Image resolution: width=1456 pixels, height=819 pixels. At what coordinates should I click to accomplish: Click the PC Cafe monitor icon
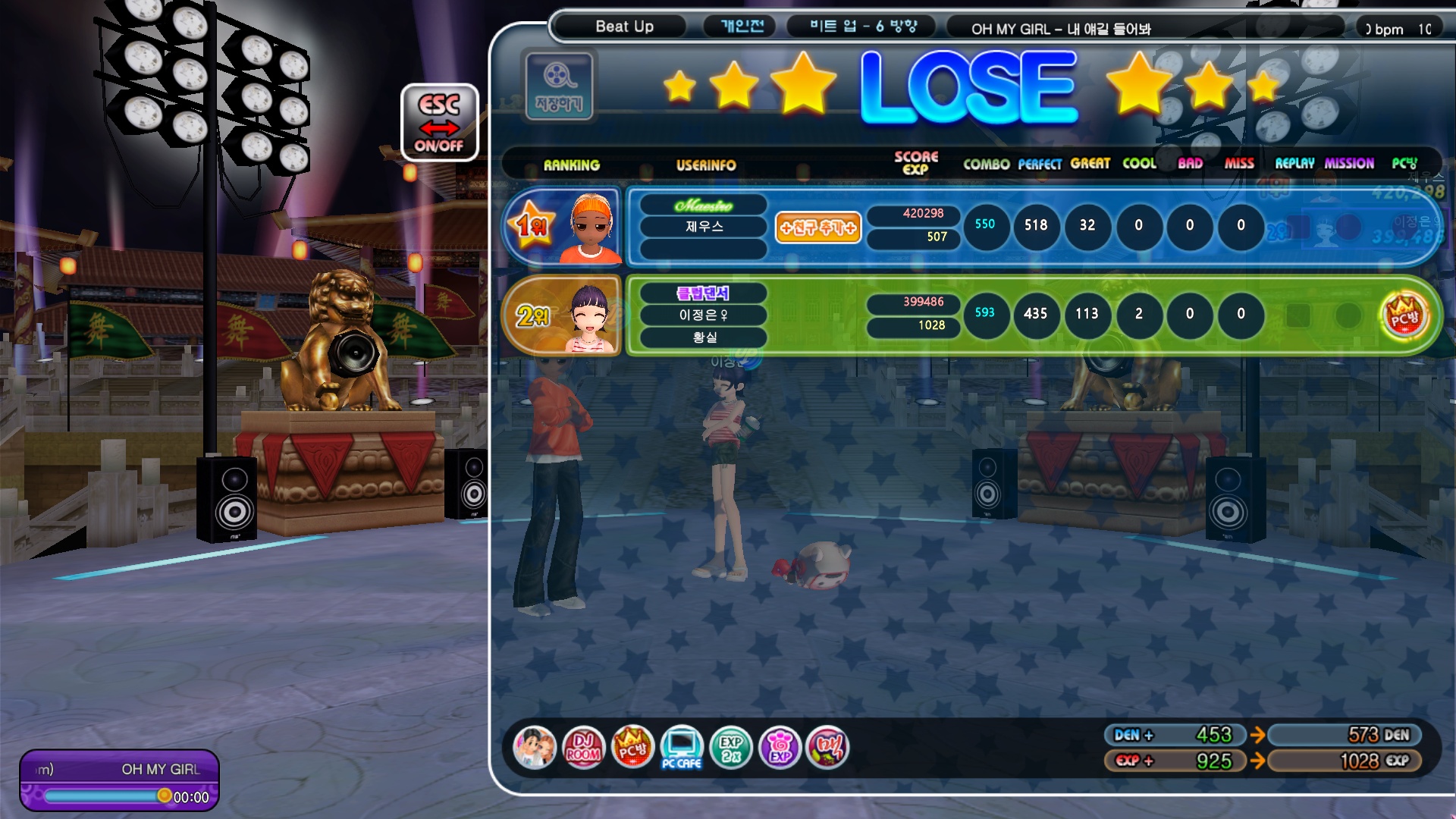pyautogui.click(x=681, y=748)
